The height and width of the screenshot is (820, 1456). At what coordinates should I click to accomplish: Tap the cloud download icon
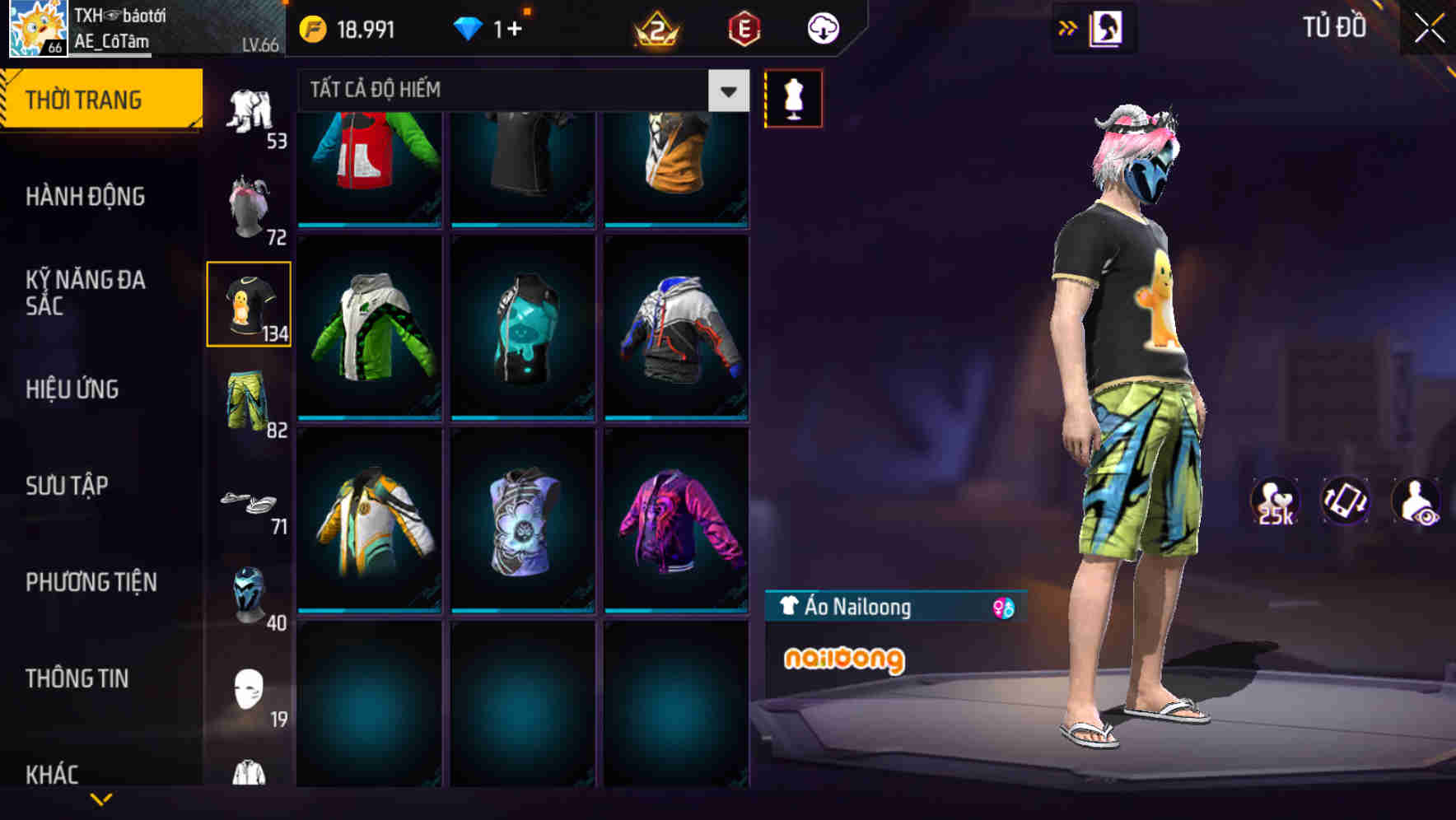pyautogui.click(x=821, y=27)
